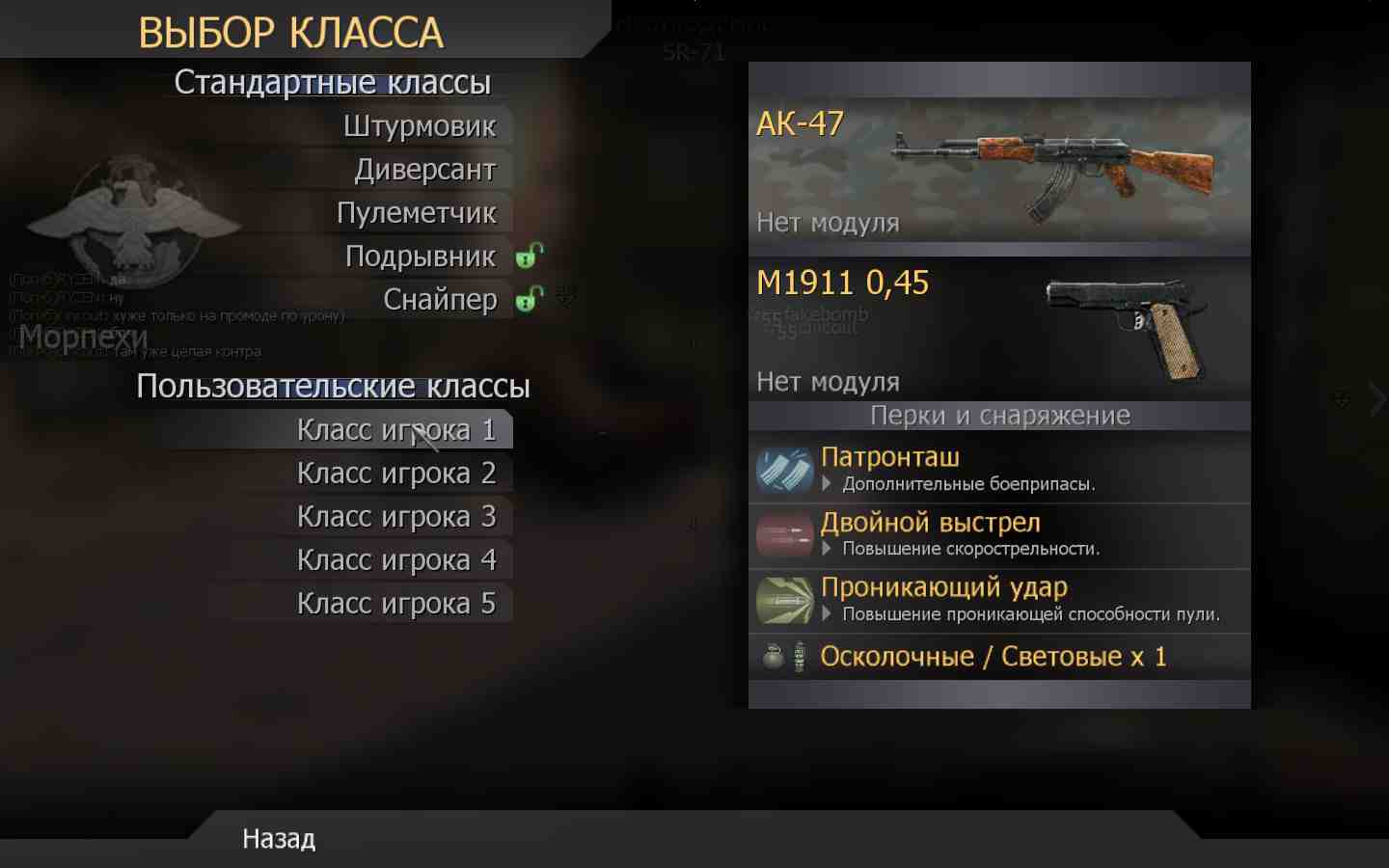
Task: Select the Штурмовик class
Action: [422, 125]
